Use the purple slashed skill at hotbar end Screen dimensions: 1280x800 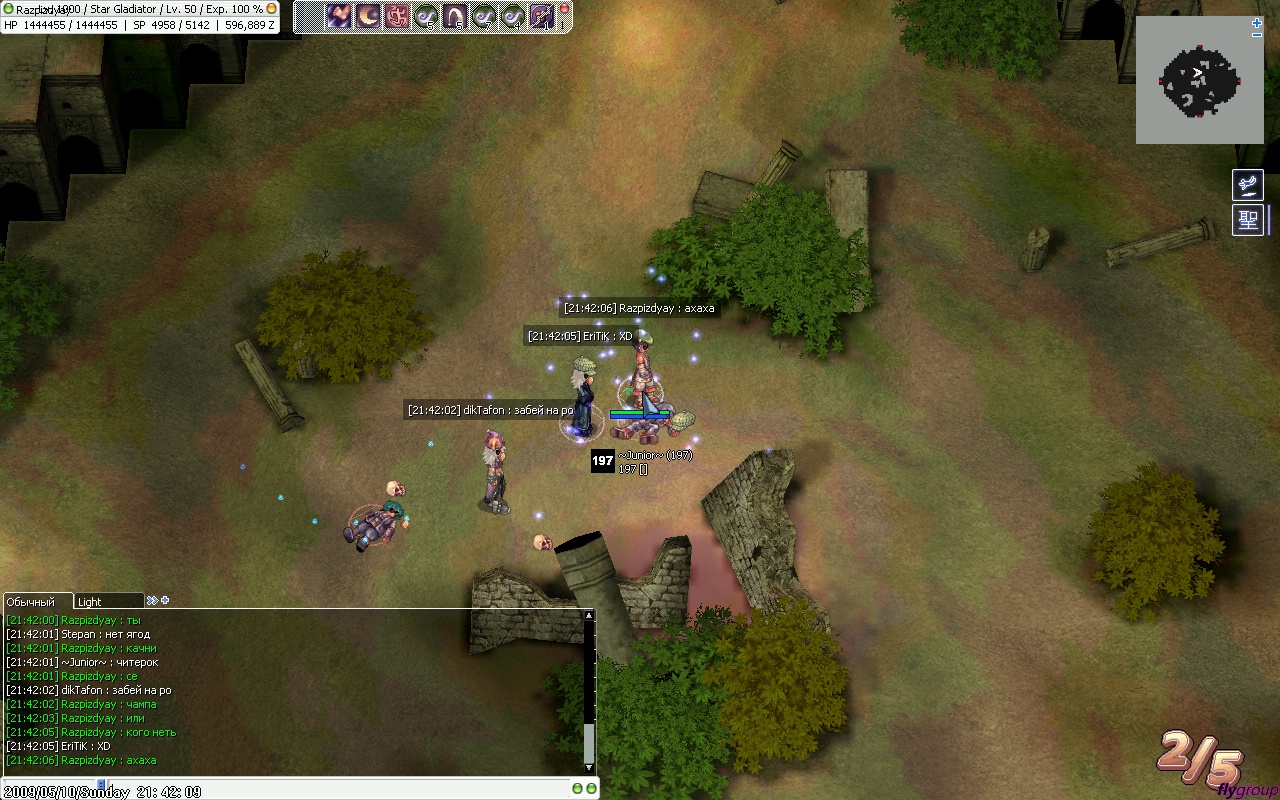(542, 16)
